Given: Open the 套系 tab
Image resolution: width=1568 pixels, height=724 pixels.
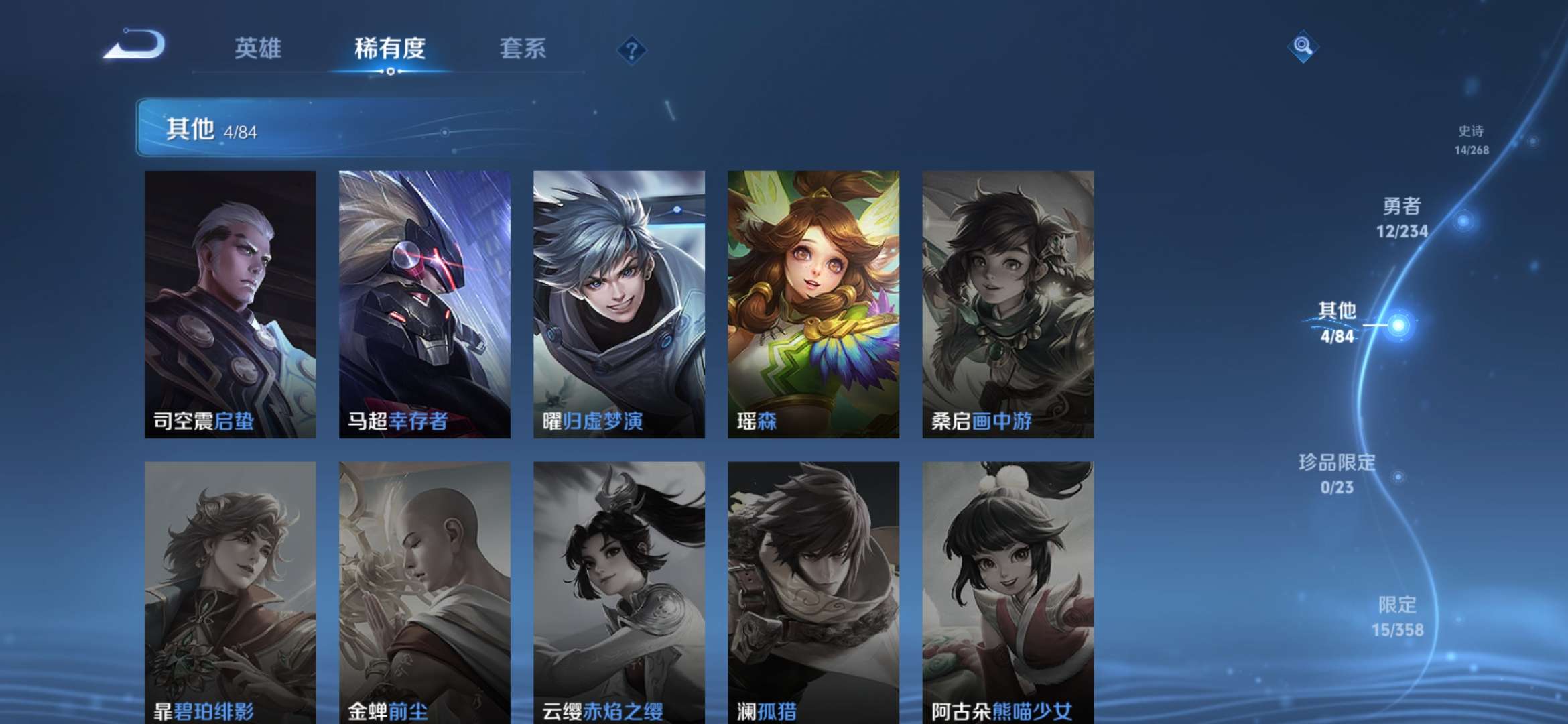Looking at the screenshot, I should point(523,48).
